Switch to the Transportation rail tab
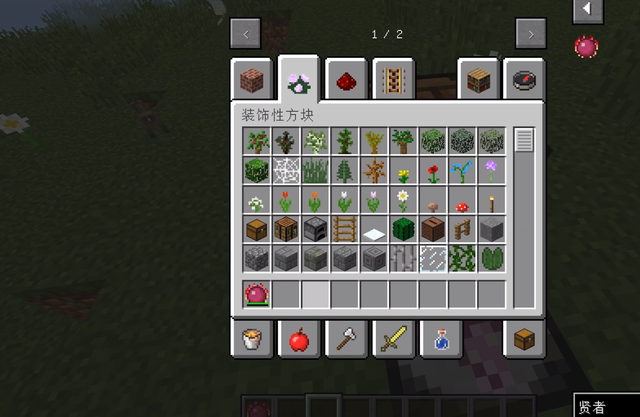 [x=391, y=78]
